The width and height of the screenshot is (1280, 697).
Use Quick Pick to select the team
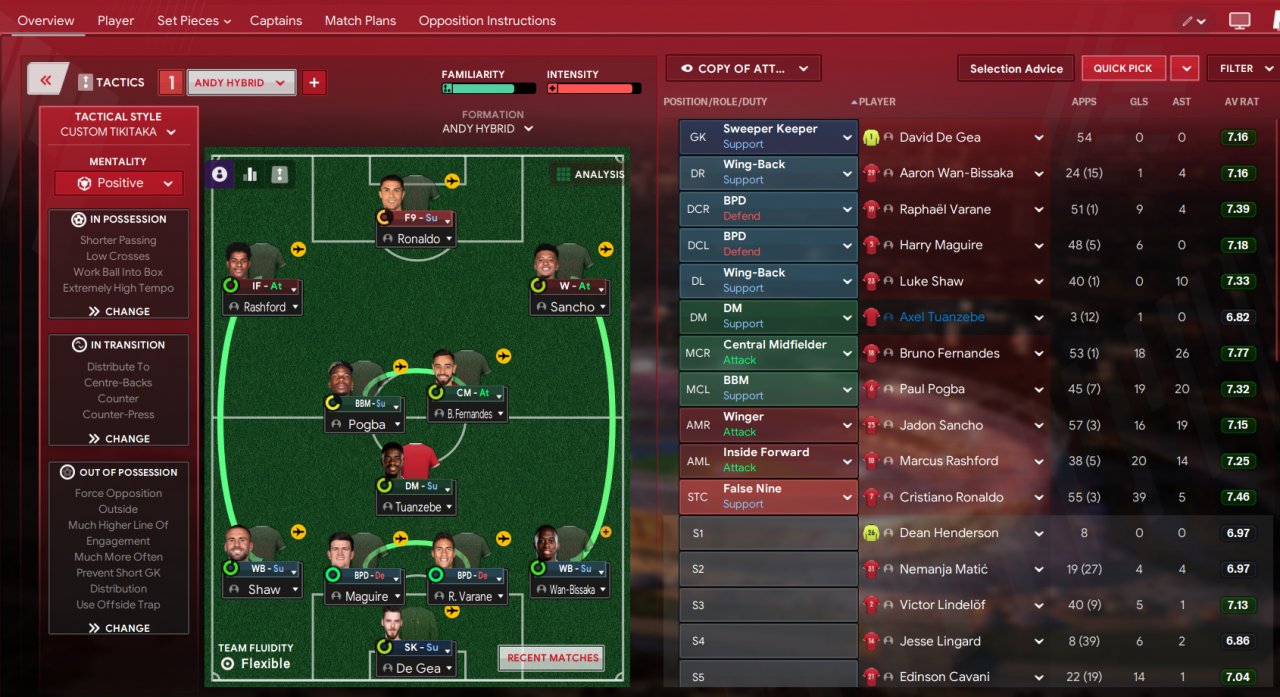point(1122,68)
